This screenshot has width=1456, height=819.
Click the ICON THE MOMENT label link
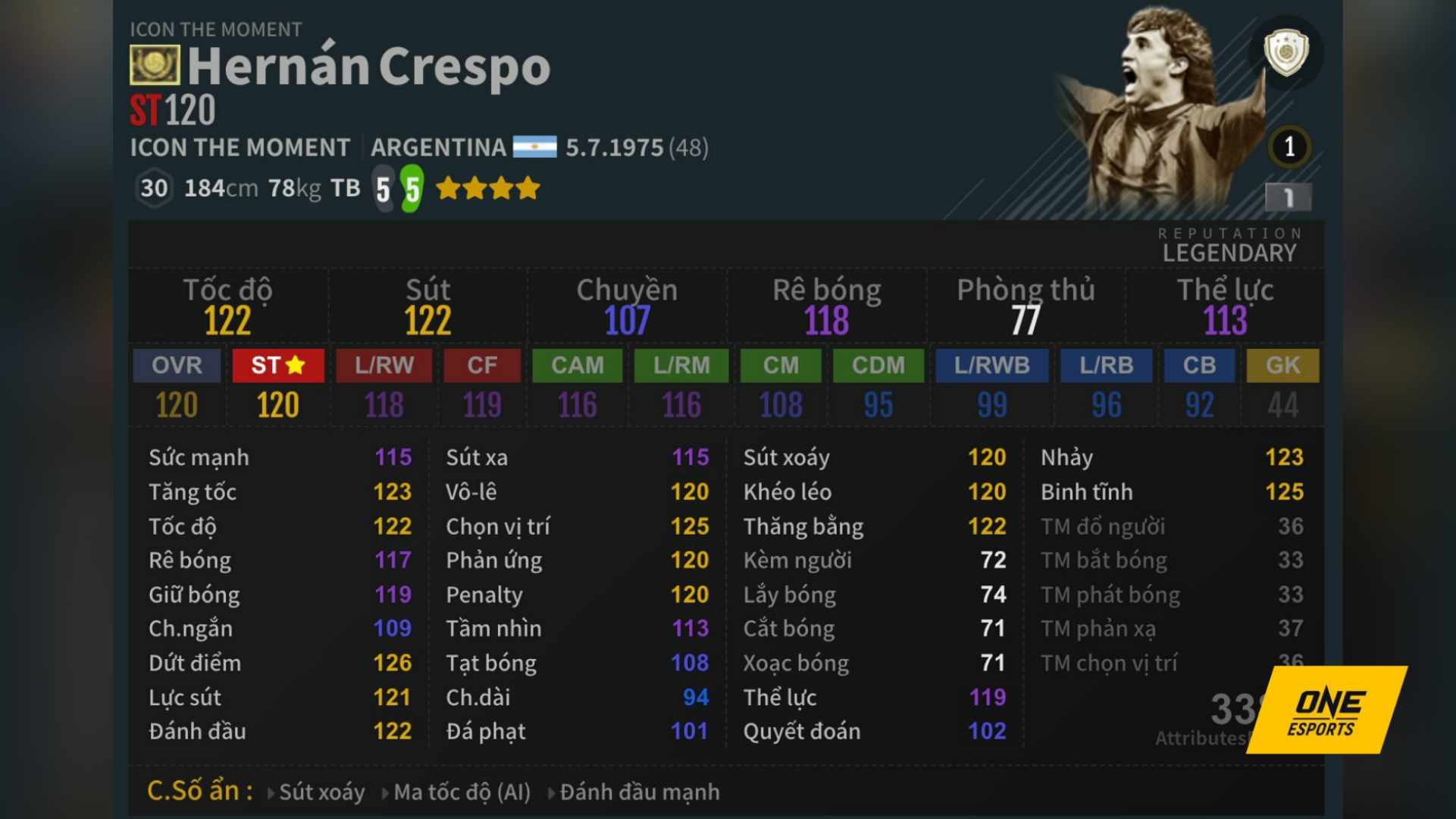tap(239, 148)
